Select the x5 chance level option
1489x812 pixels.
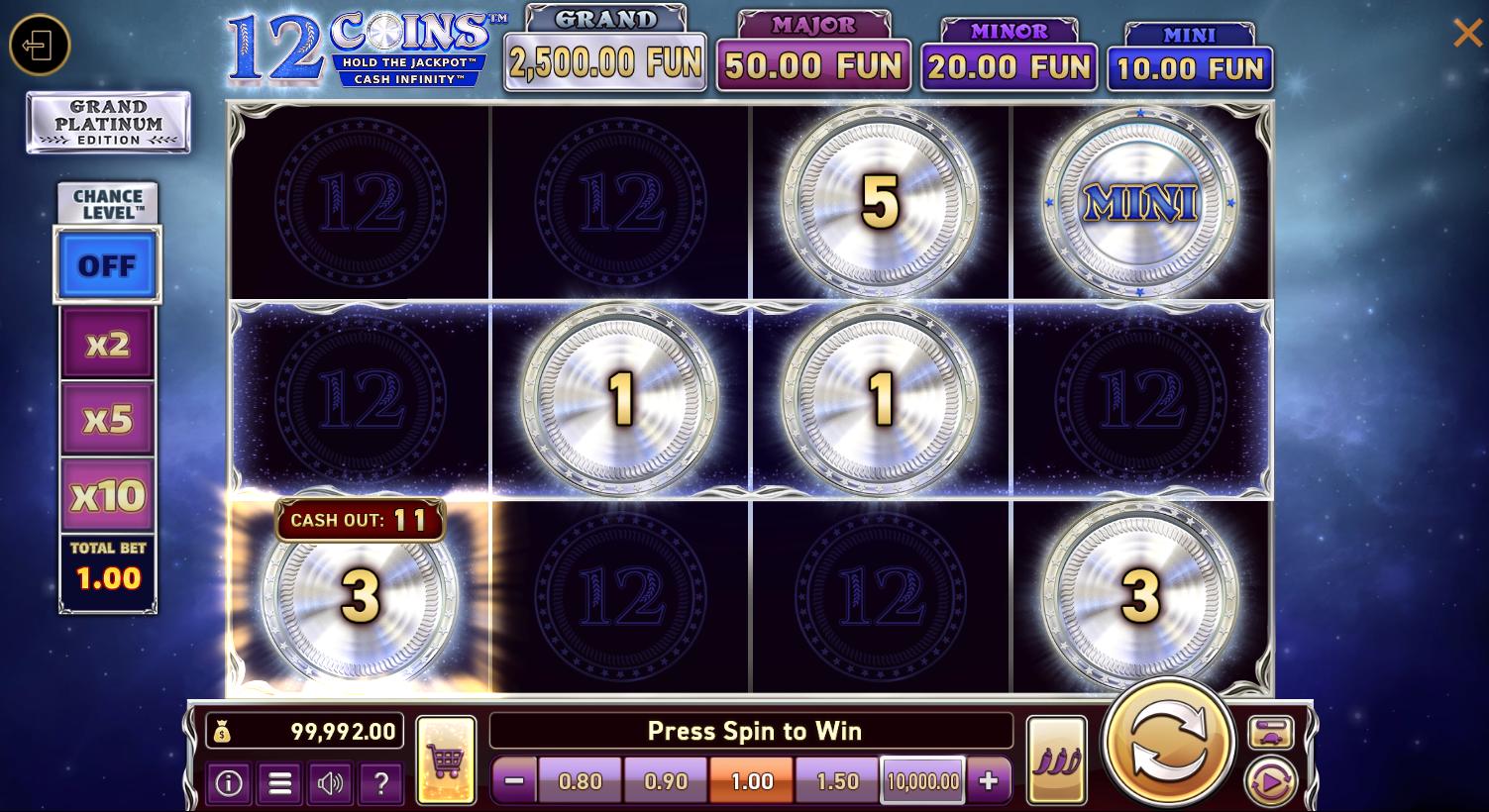[x=107, y=419]
